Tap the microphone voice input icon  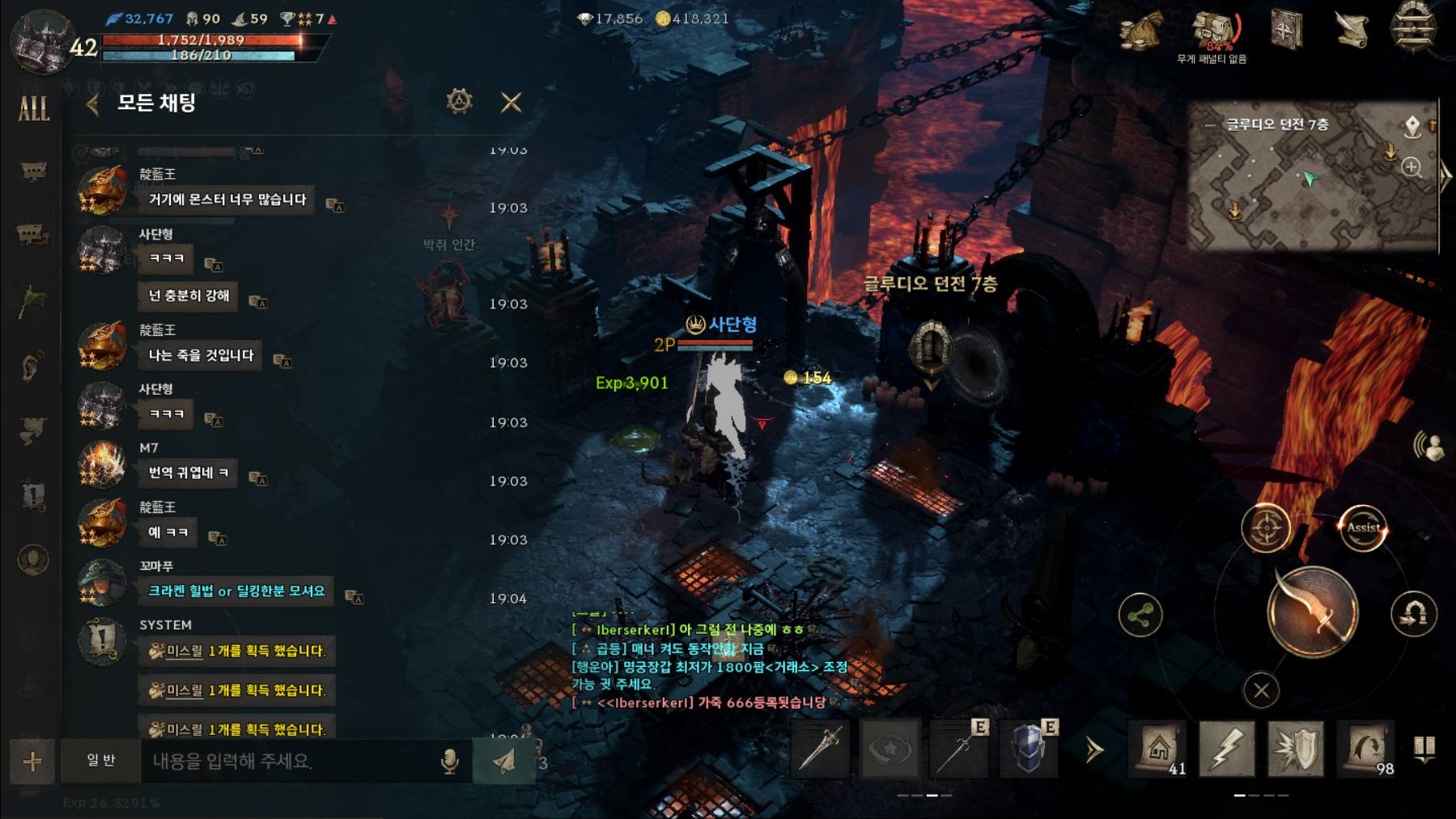450,762
